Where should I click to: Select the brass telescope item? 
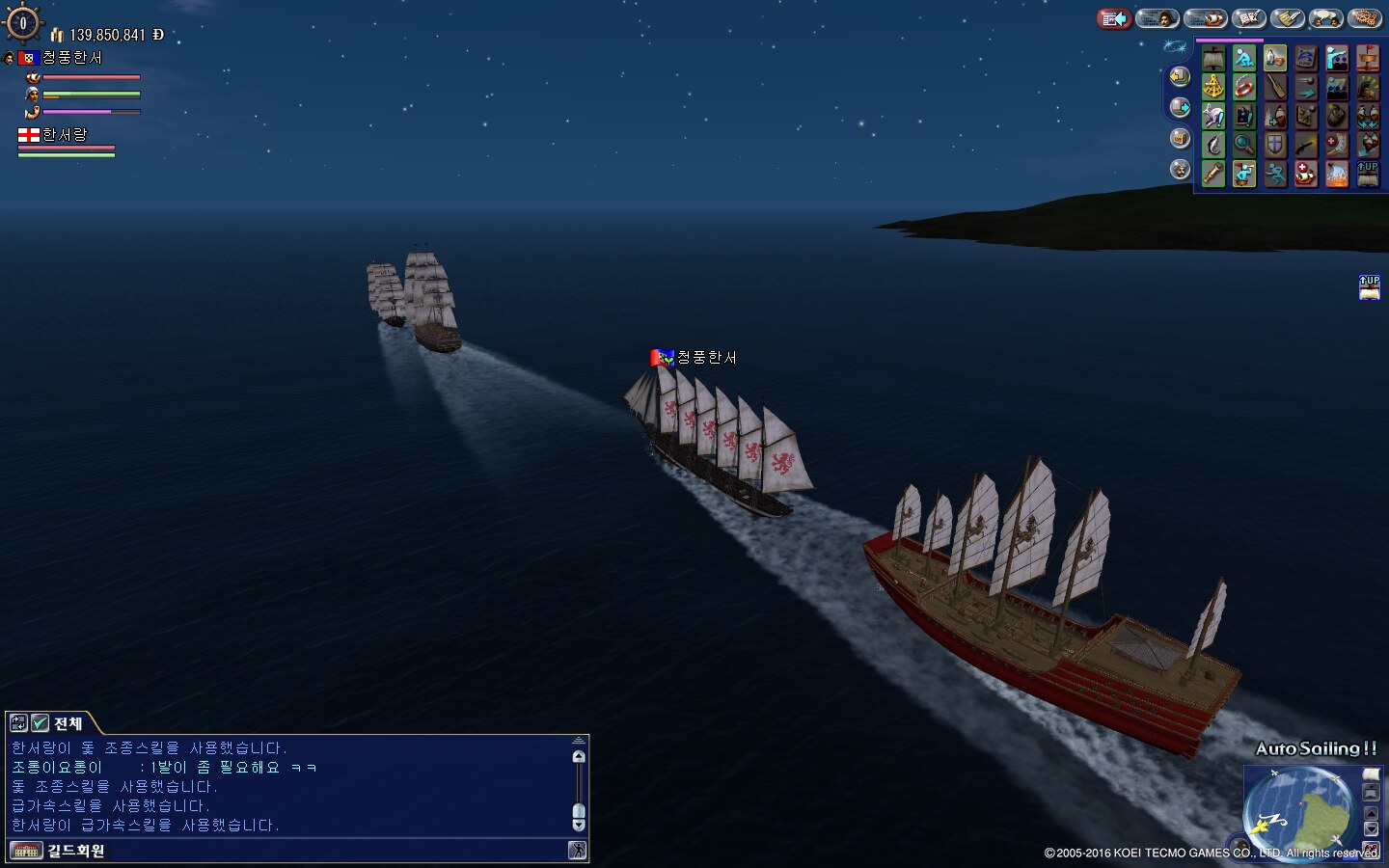1213,175
